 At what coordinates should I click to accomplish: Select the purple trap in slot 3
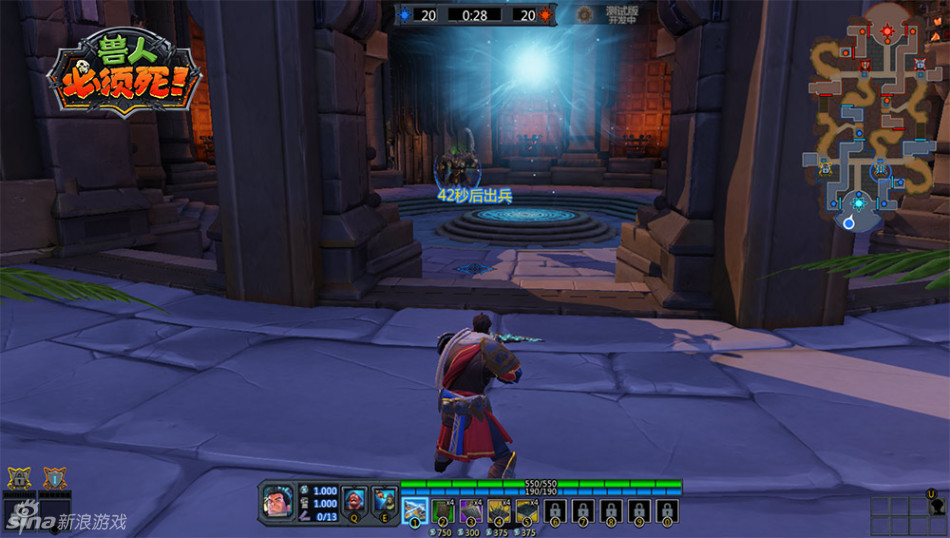[x=471, y=511]
